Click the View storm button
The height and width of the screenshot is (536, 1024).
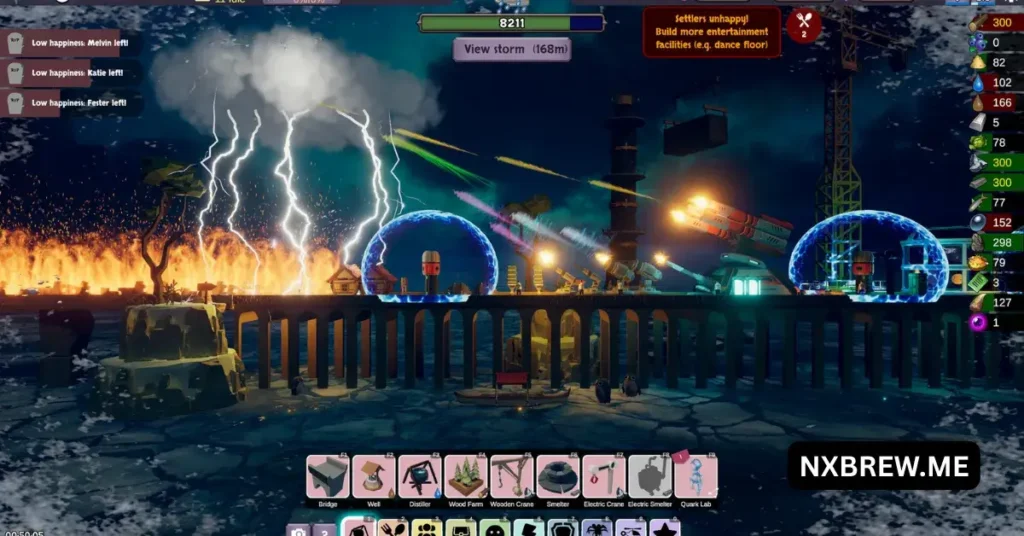[x=512, y=49]
